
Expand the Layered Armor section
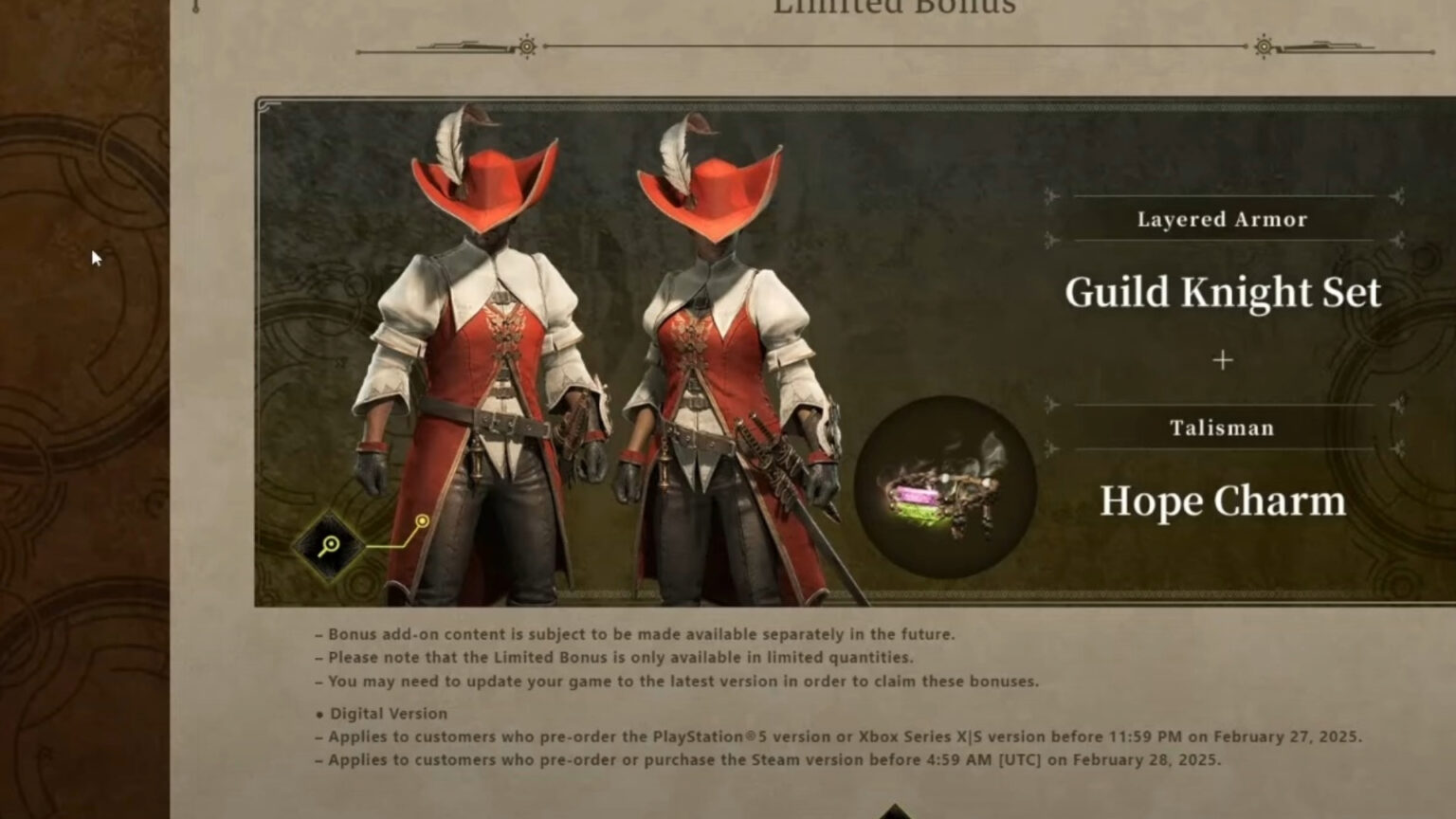coord(1223,219)
